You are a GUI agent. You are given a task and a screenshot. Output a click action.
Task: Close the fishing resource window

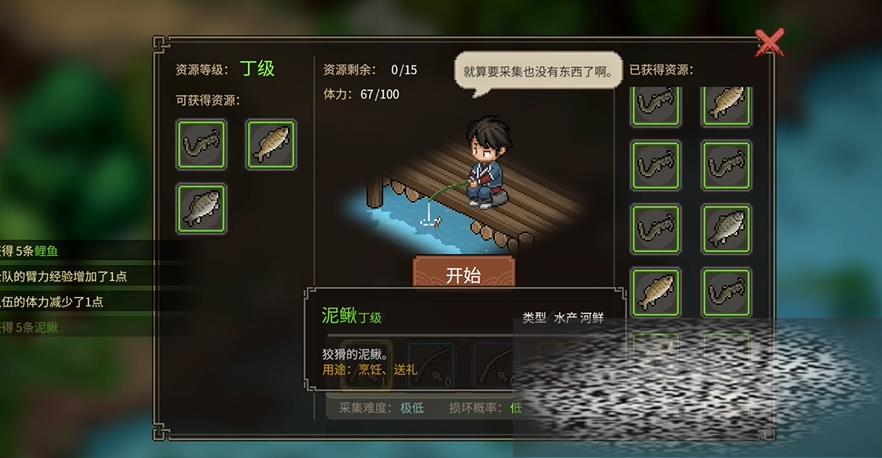[x=768, y=42]
